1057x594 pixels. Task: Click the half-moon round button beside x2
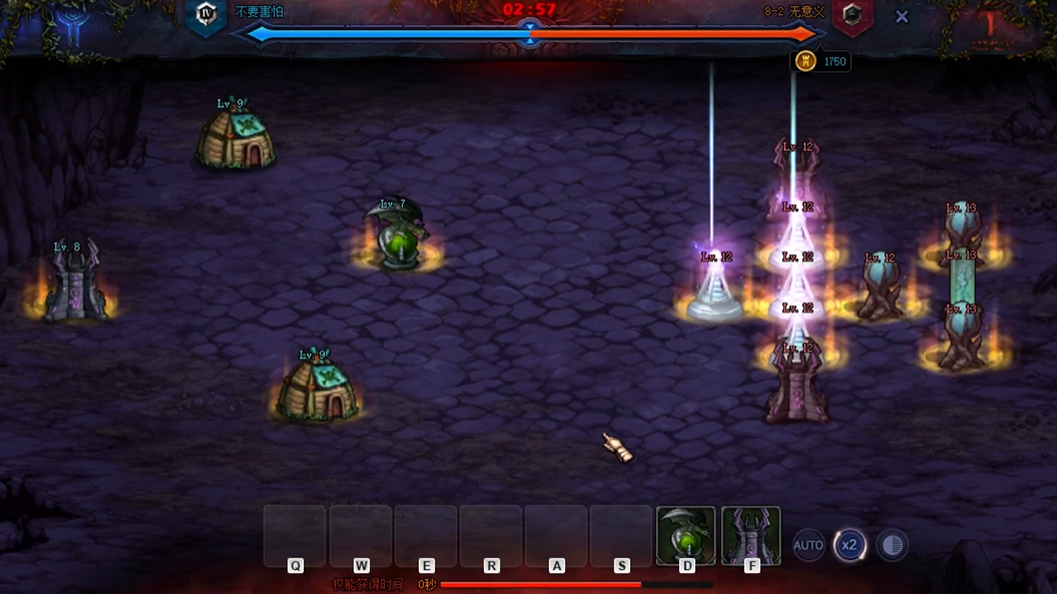click(x=892, y=545)
